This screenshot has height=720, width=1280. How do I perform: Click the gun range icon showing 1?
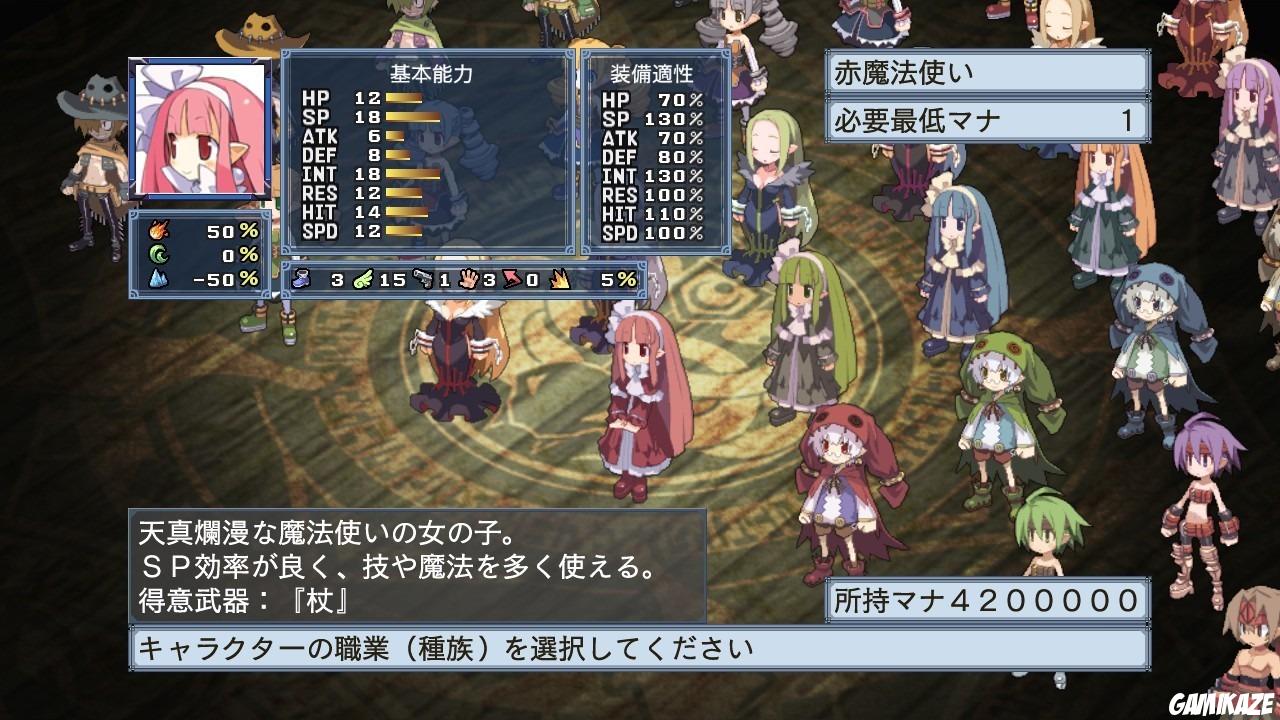point(423,280)
